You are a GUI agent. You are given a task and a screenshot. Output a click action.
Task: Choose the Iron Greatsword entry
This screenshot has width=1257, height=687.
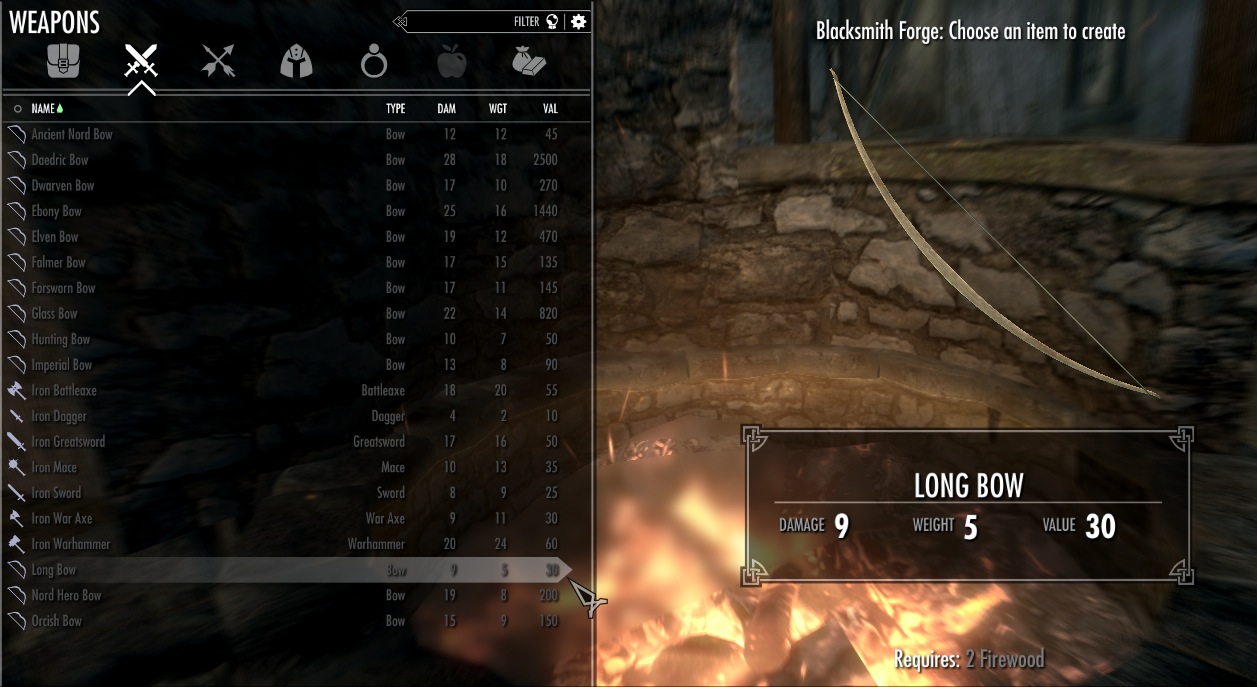pos(68,442)
